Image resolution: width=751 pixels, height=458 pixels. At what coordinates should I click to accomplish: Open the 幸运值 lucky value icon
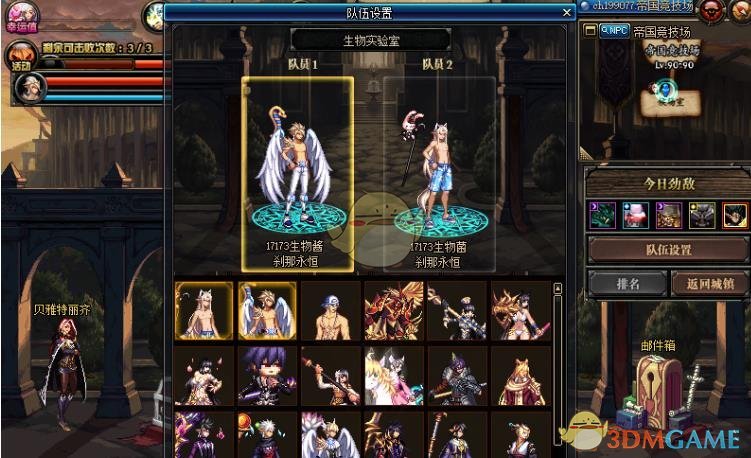[x=21, y=15]
